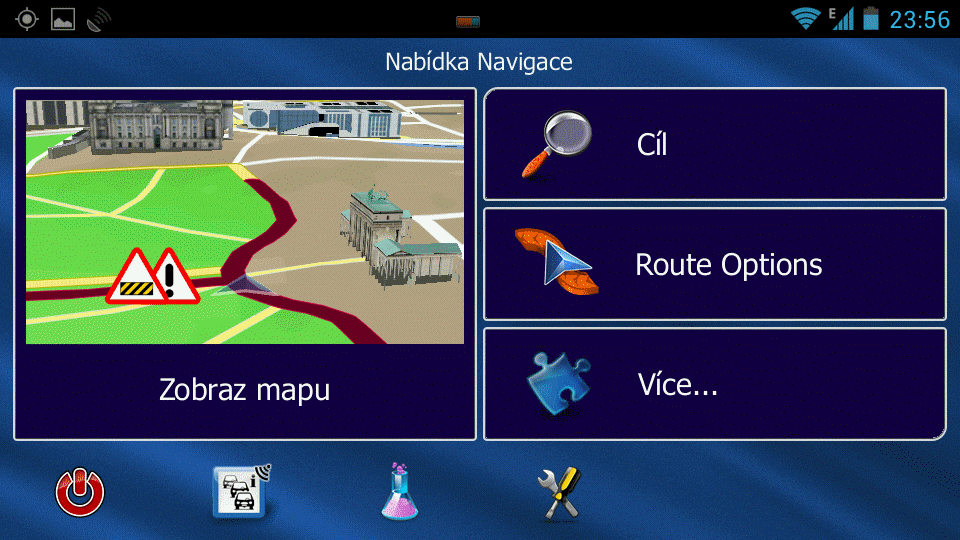Open the traffic information icon
Screen dimensions: 960x540
[241, 492]
